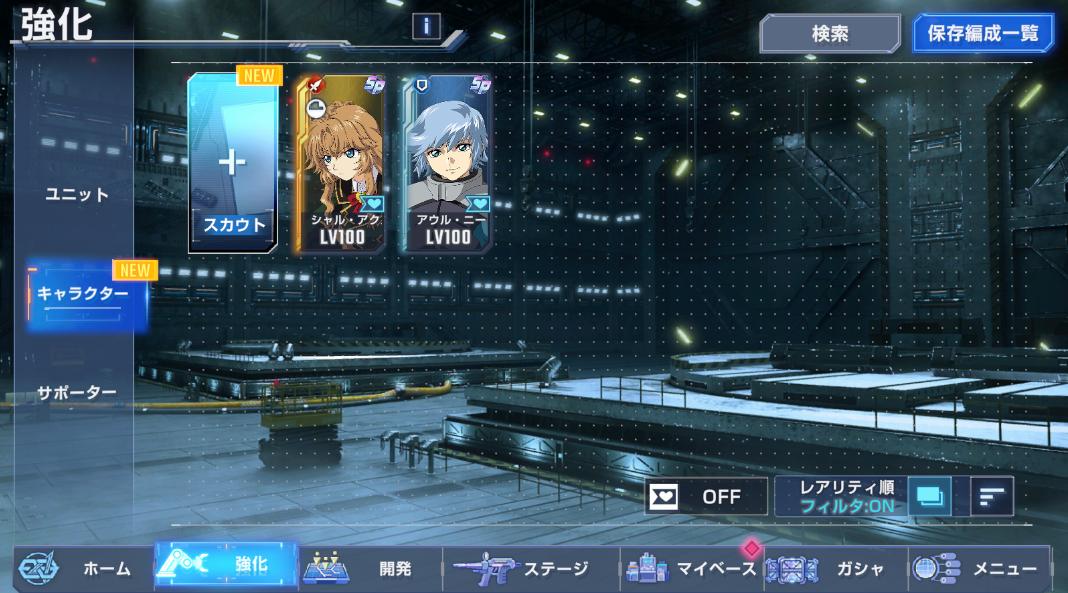Click the info 'i' icon
Image resolution: width=1068 pixels, height=593 pixels.
coord(426,27)
